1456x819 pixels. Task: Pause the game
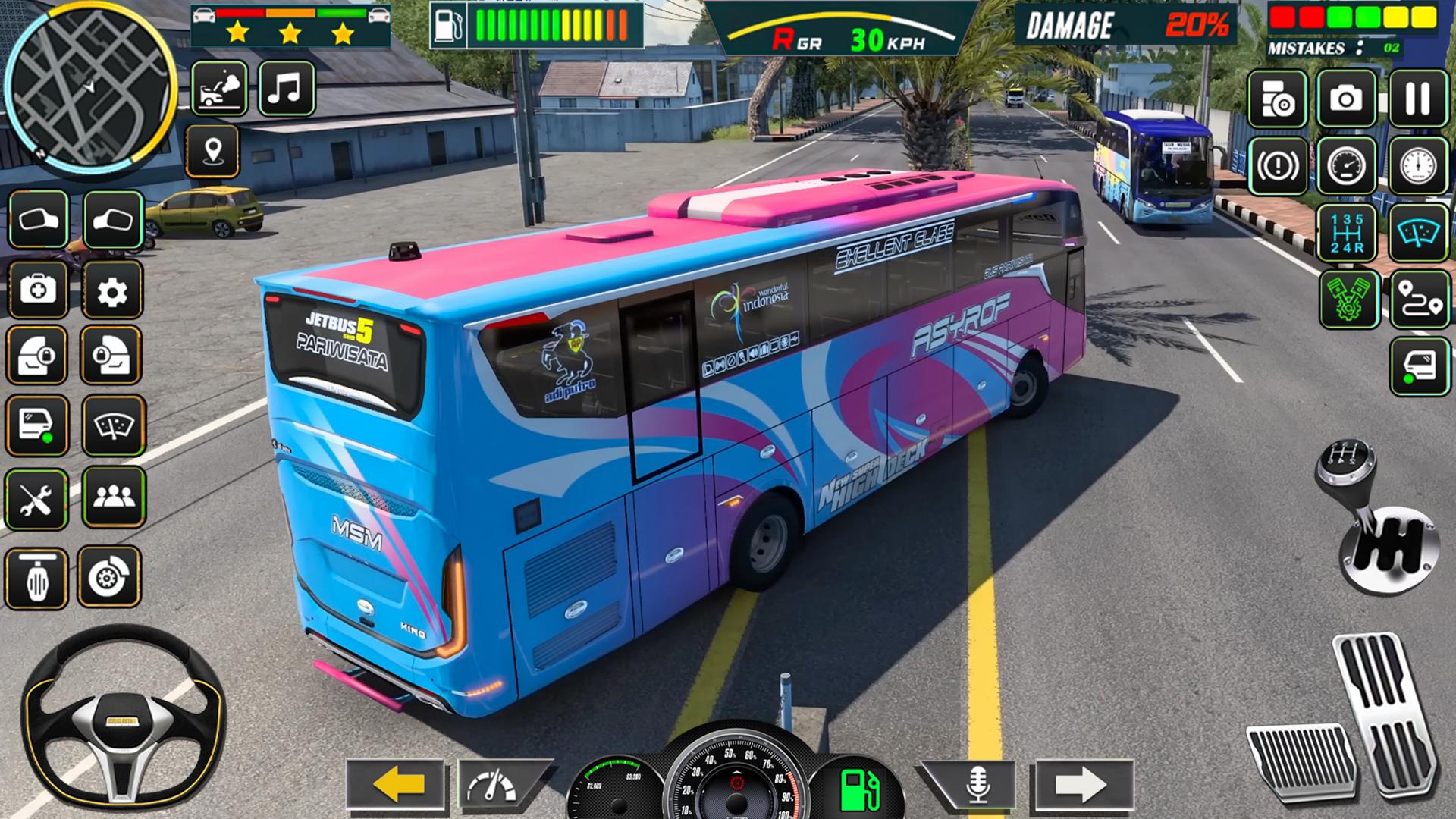[x=1417, y=99]
